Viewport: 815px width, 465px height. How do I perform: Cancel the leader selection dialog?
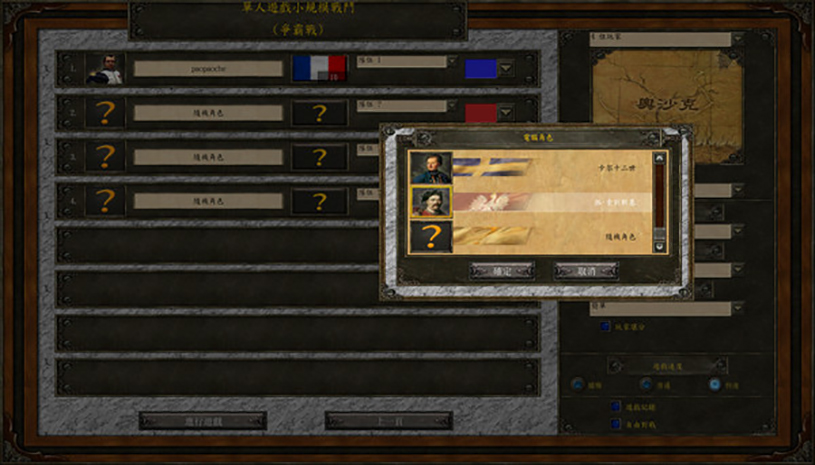click(x=587, y=271)
